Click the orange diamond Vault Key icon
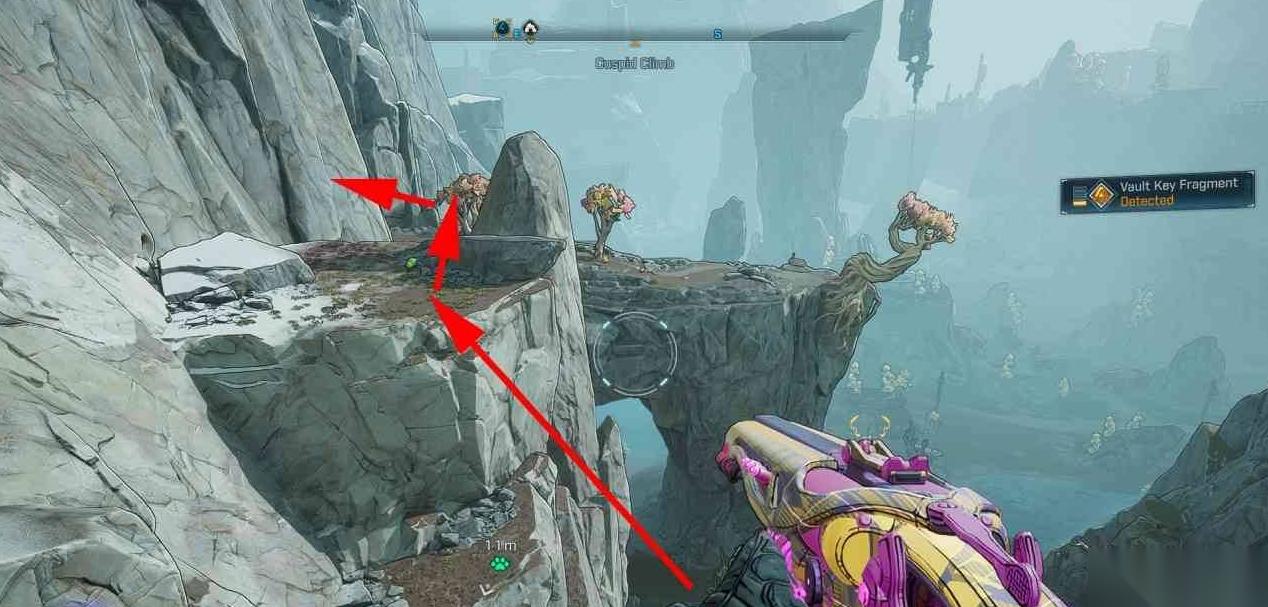This screenshot has width=1268, height=607. (1101, 194)
